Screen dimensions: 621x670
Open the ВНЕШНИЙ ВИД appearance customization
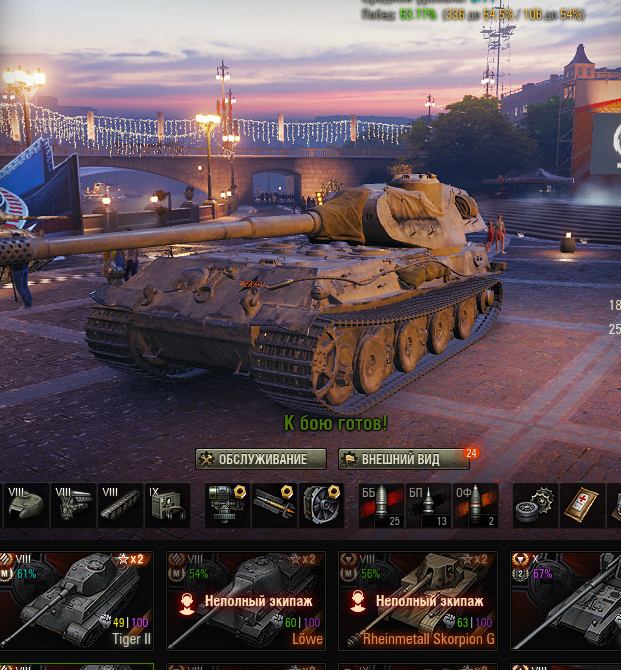(x=403, y=459)
